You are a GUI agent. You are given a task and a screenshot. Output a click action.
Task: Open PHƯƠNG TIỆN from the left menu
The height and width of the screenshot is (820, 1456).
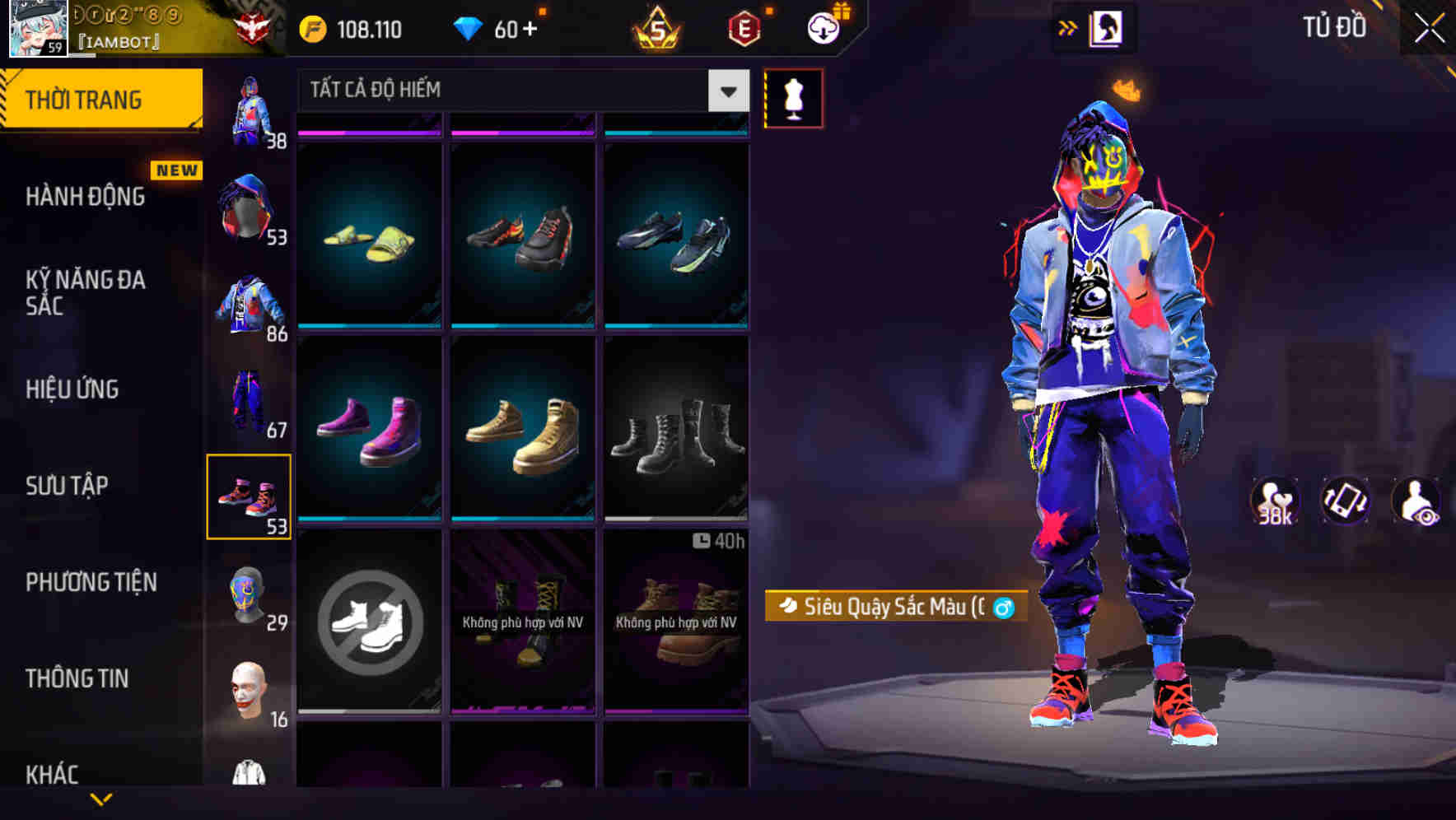pyautogui.click(x=91, y=582)
